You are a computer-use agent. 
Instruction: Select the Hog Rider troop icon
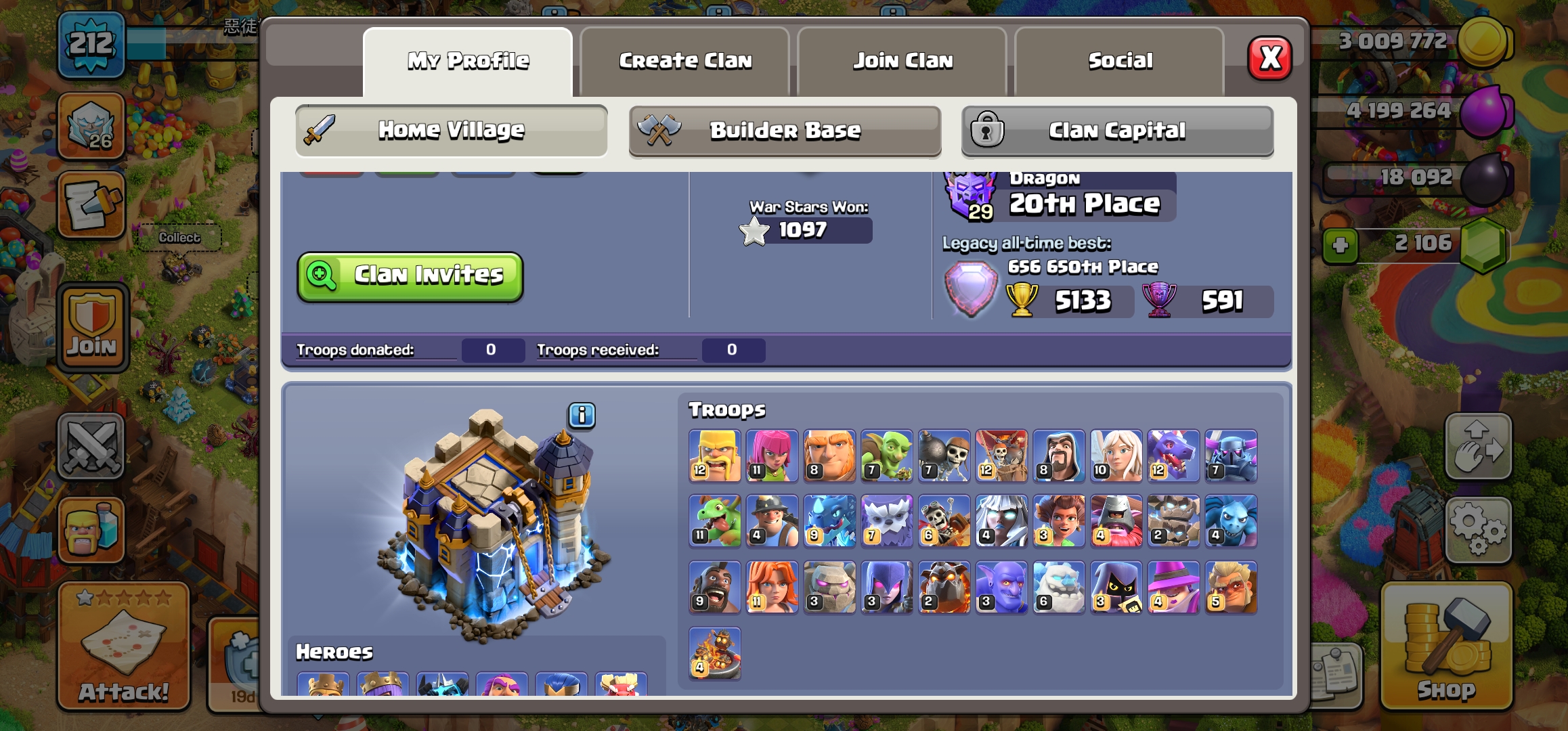tap(714, 587)
